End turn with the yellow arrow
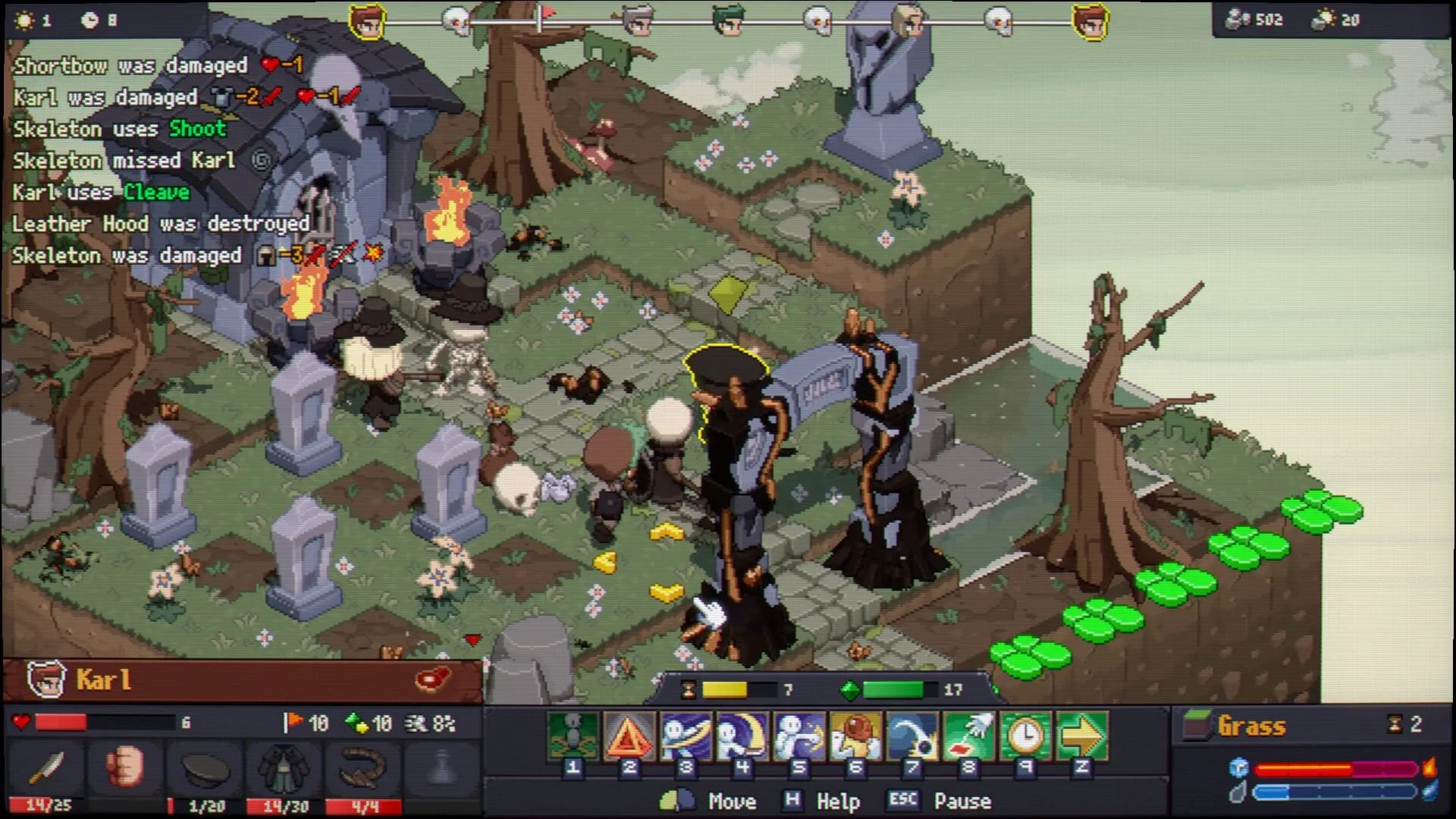Screen dimensions: 1456x819 (x=1082, y=736)
